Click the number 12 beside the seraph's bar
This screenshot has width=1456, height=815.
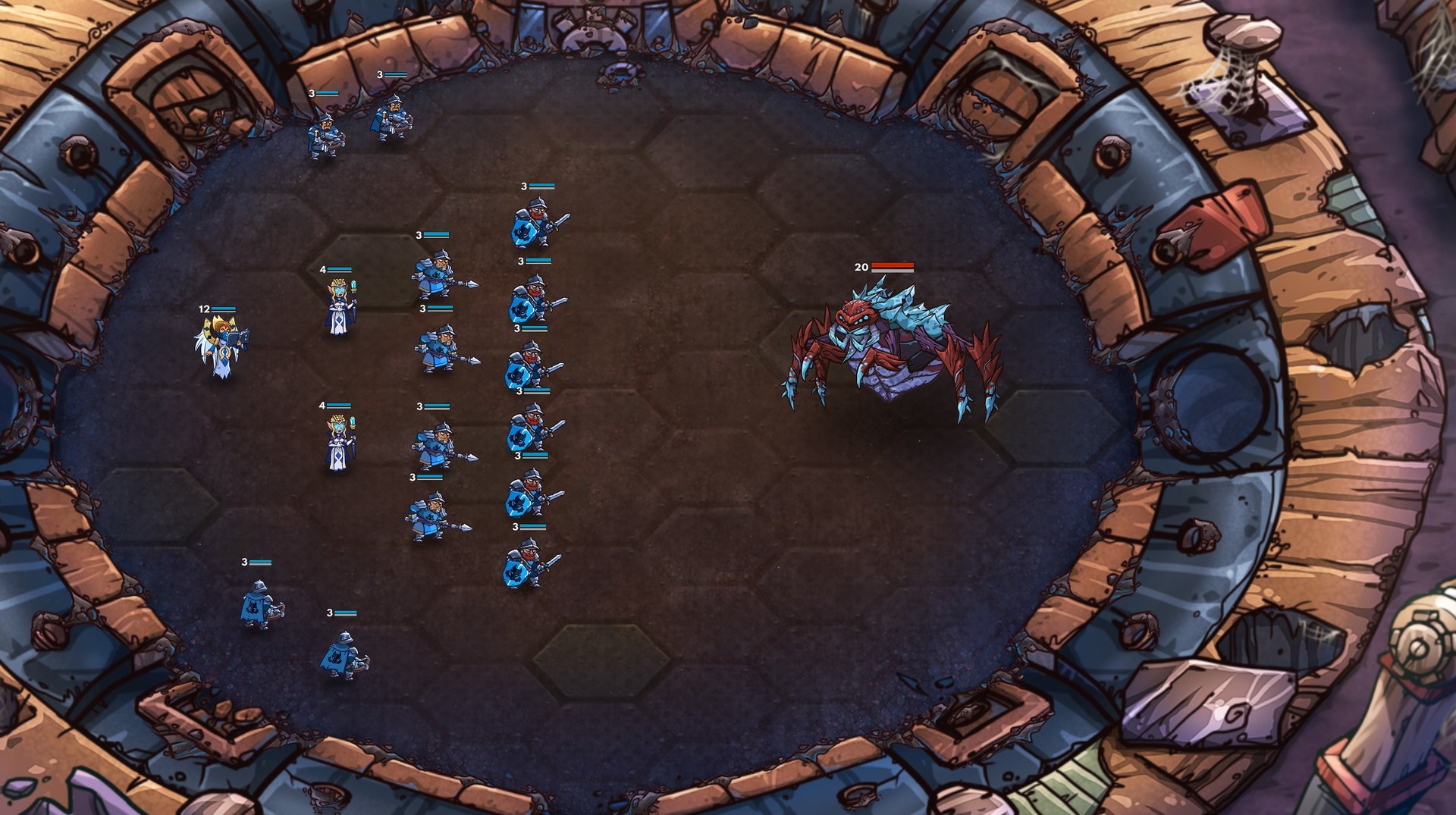point(203,309)
